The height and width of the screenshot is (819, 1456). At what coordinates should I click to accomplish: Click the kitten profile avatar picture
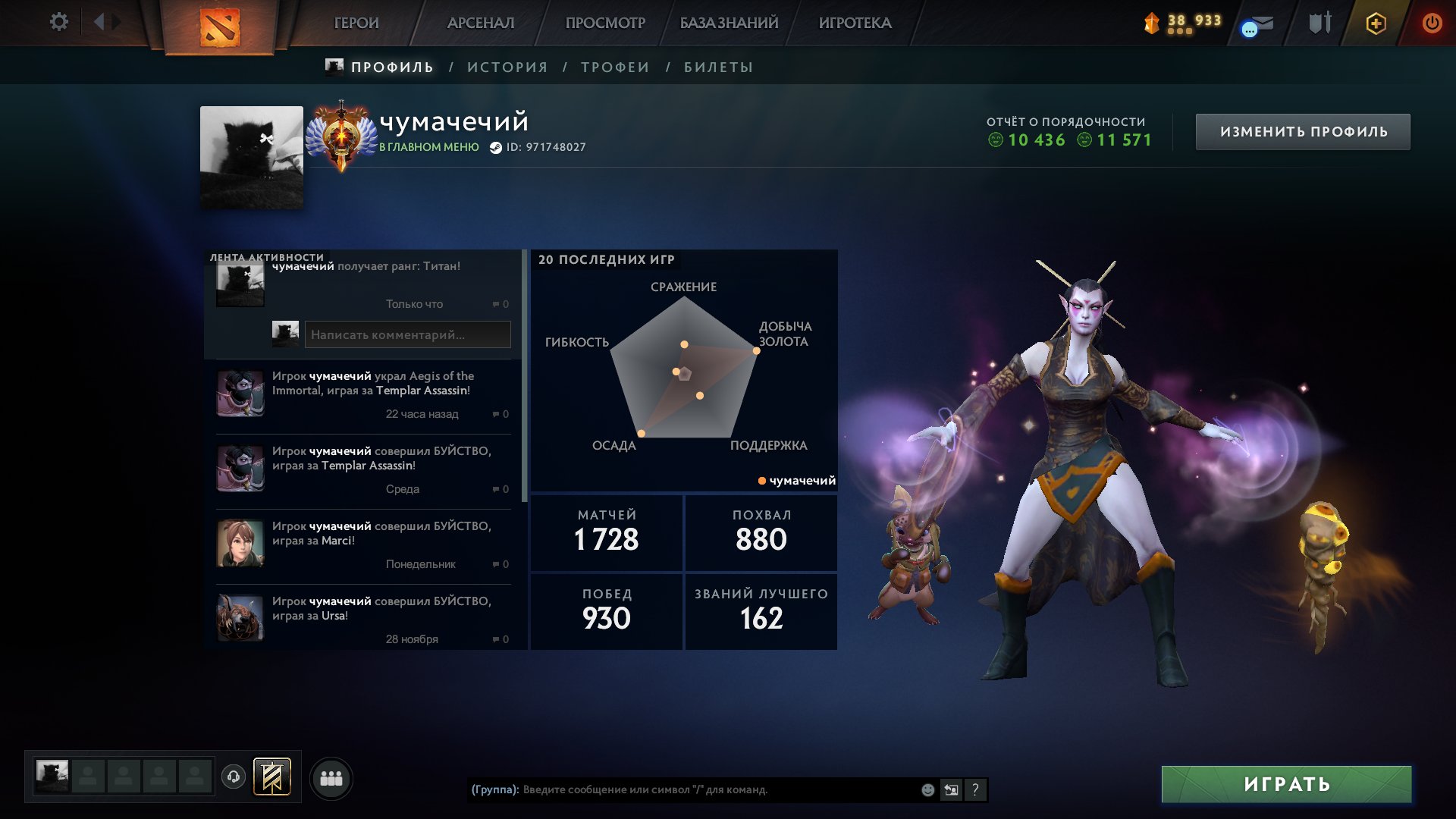click(x=249, y=157)
